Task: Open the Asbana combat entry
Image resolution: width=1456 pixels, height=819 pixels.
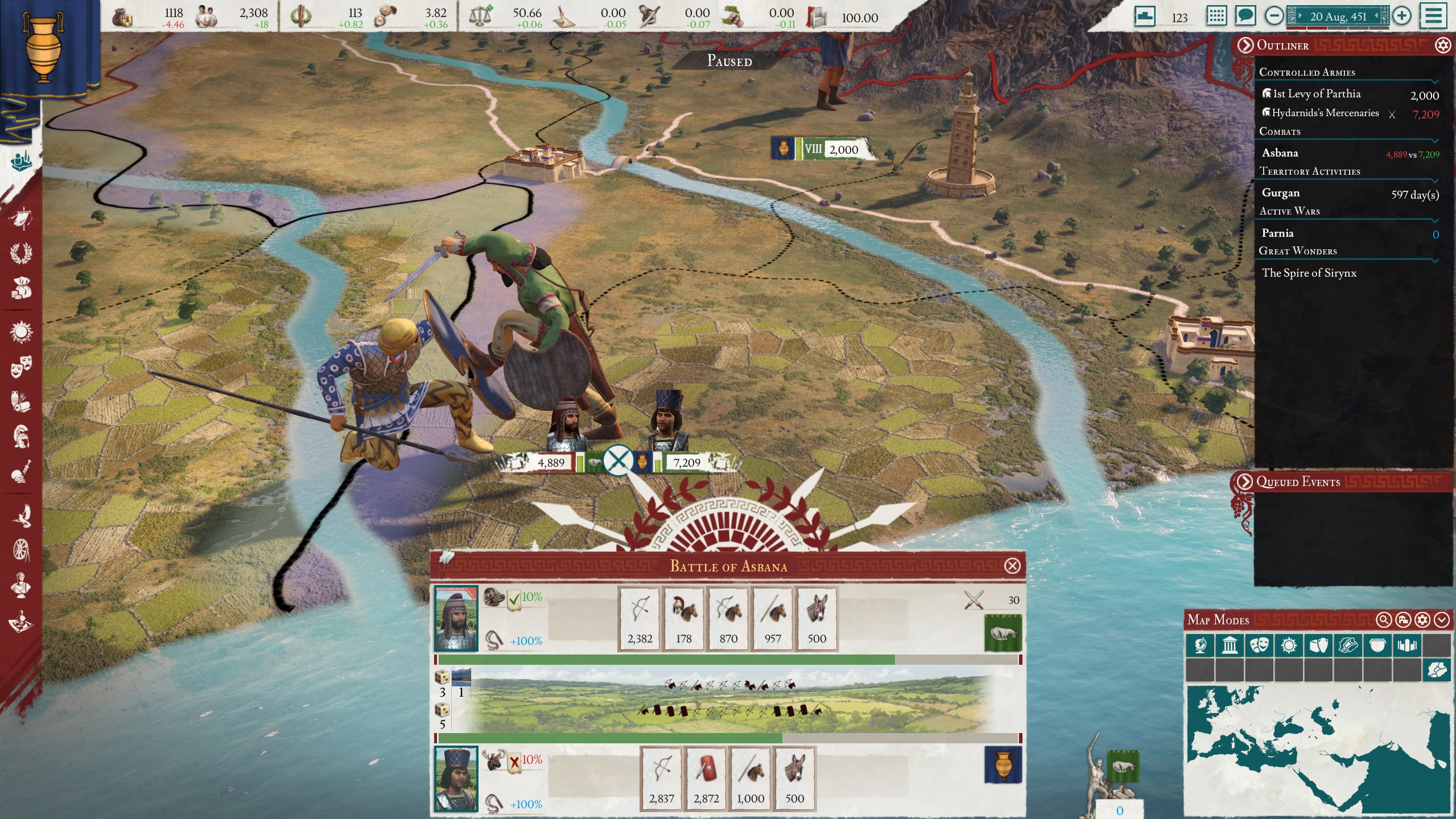Action: point(1280,153)
